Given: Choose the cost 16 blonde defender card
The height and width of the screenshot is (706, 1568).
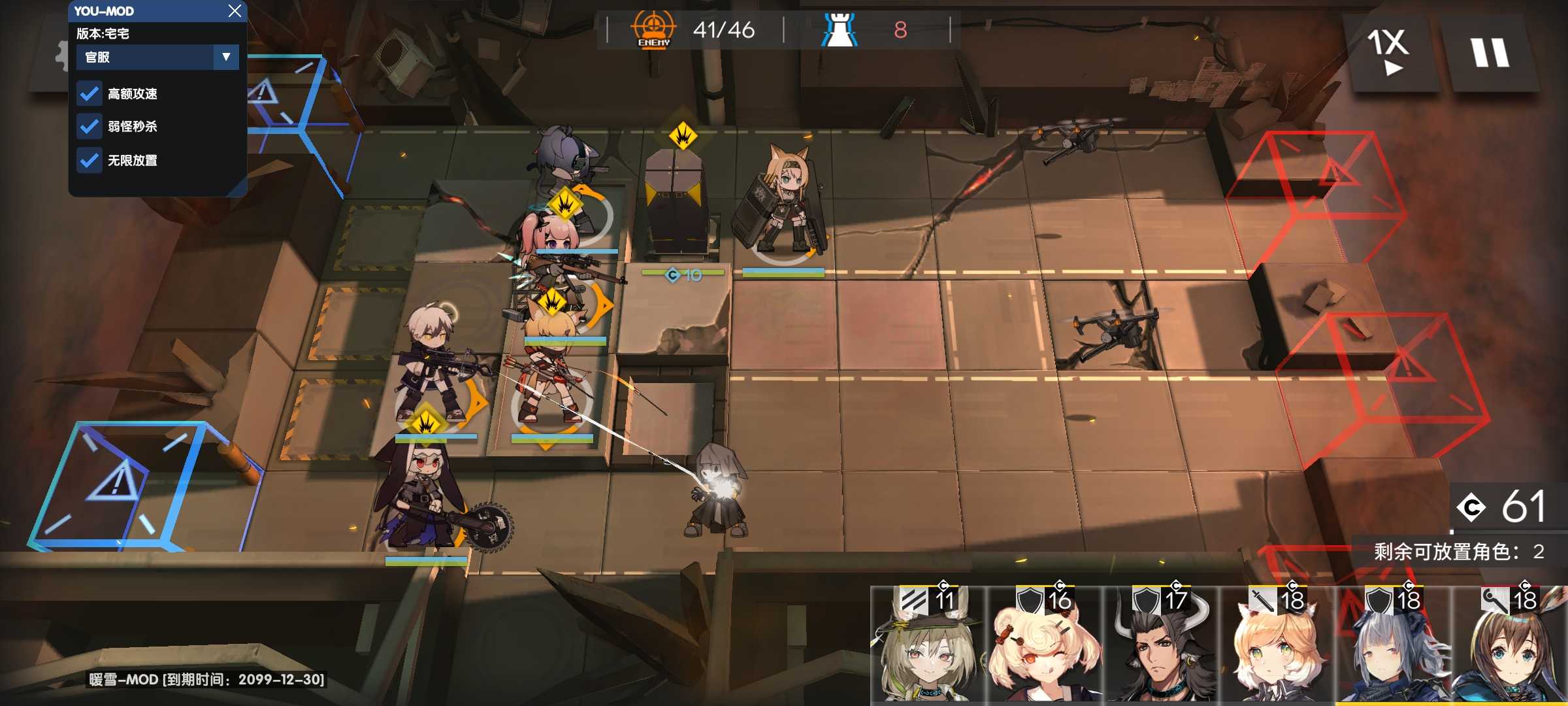Looking at the screenshot, I should click(x=1044, y=644).
